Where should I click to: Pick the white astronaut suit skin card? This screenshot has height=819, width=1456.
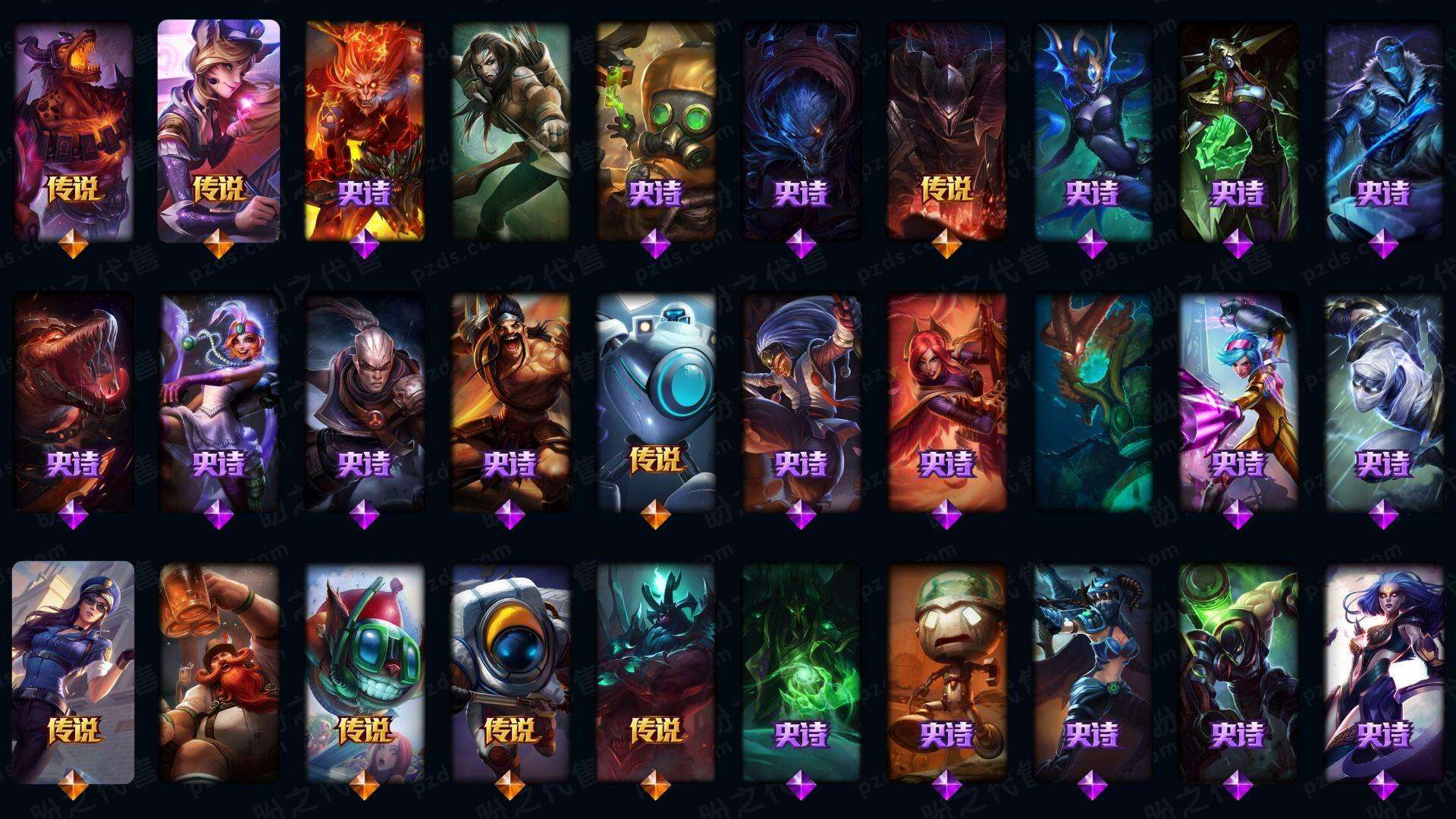(x=510, y=673)
